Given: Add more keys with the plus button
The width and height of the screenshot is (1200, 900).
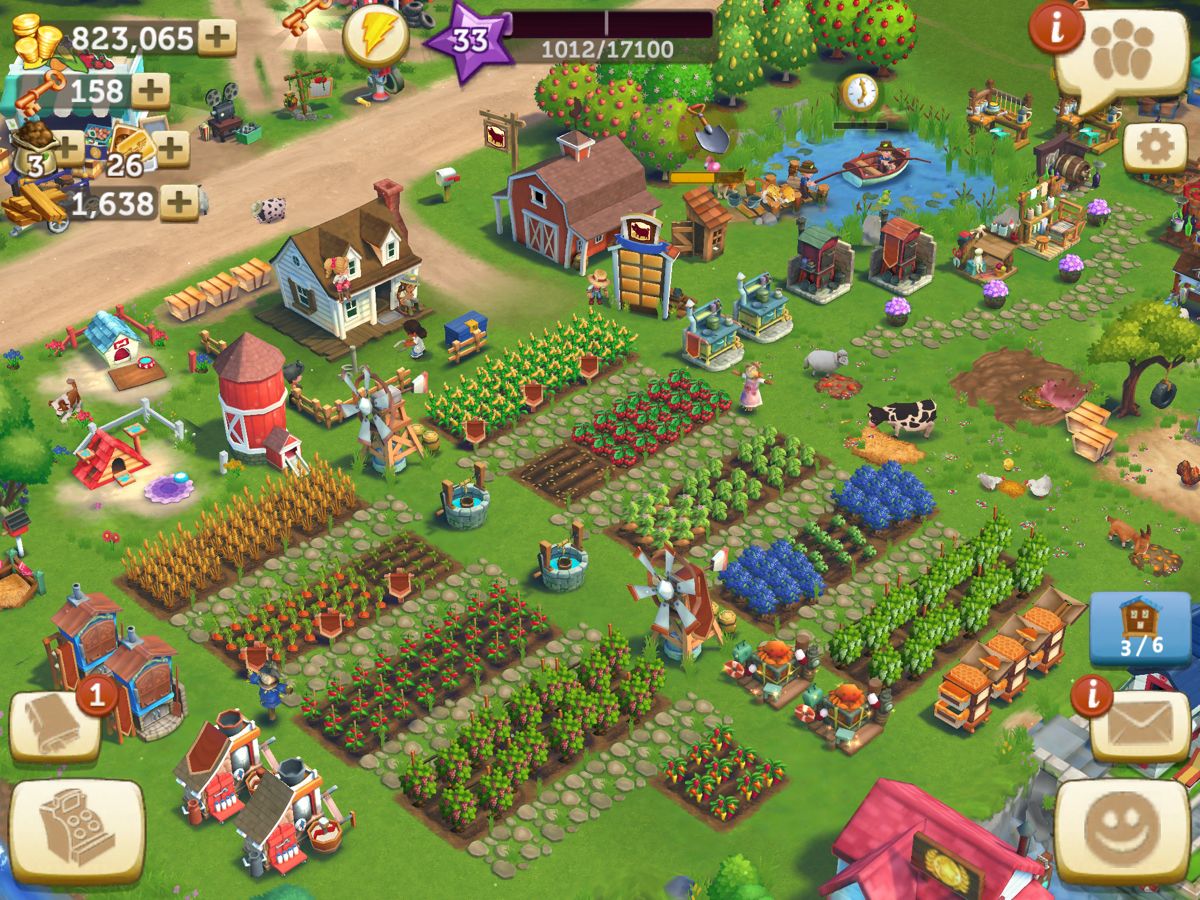Looking at the screenshot, I should pos(151,91).
